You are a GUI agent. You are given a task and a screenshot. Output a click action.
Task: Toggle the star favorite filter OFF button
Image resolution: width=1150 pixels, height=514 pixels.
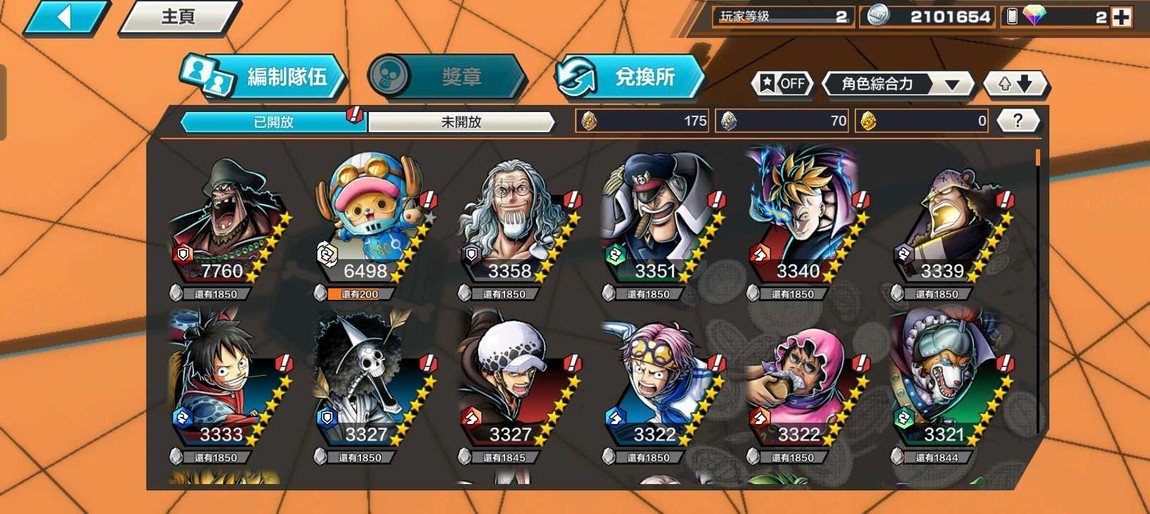781,84
